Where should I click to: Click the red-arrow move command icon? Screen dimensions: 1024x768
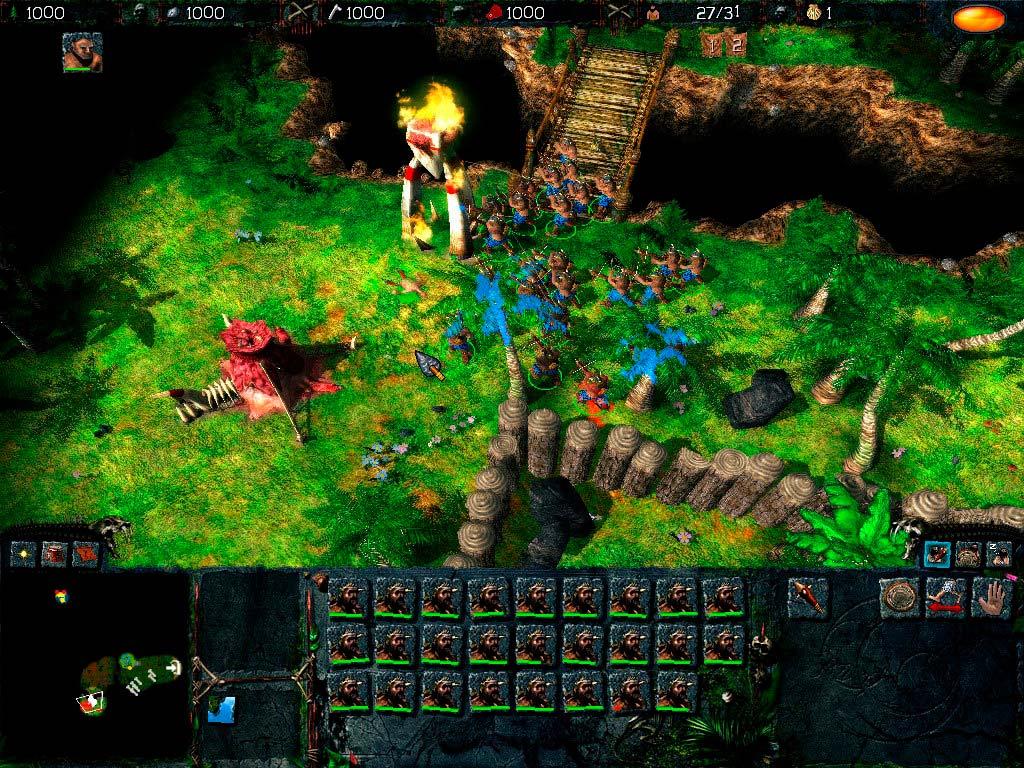[945, 597]
